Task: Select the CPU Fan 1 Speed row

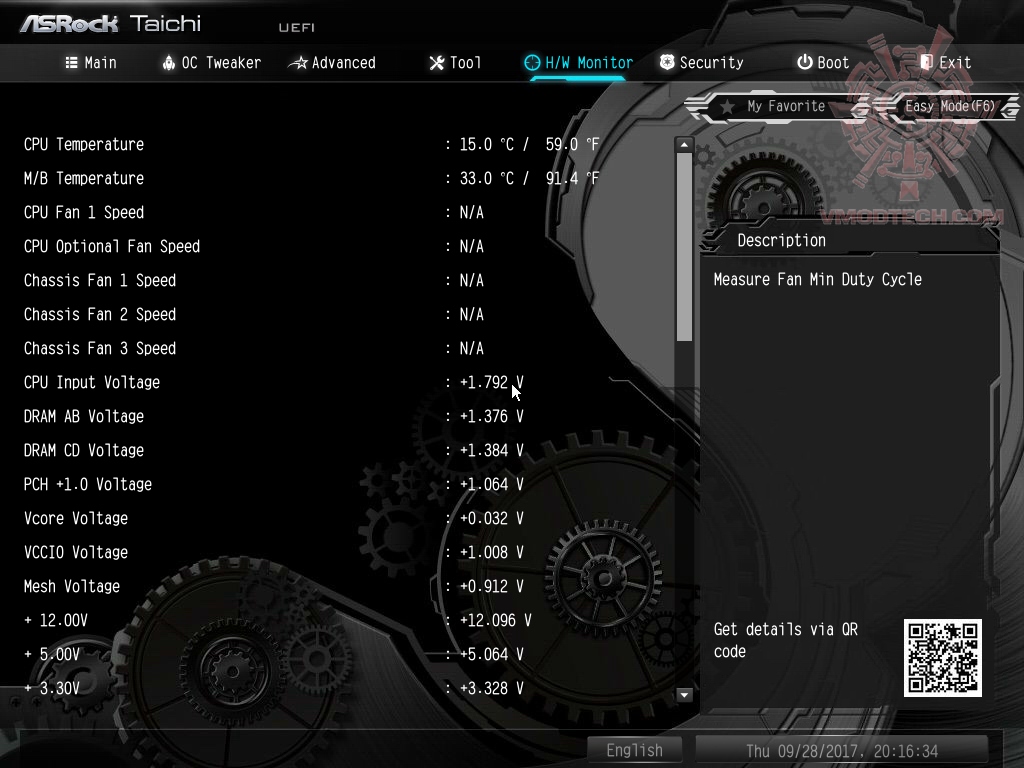Action: point(84,212)
